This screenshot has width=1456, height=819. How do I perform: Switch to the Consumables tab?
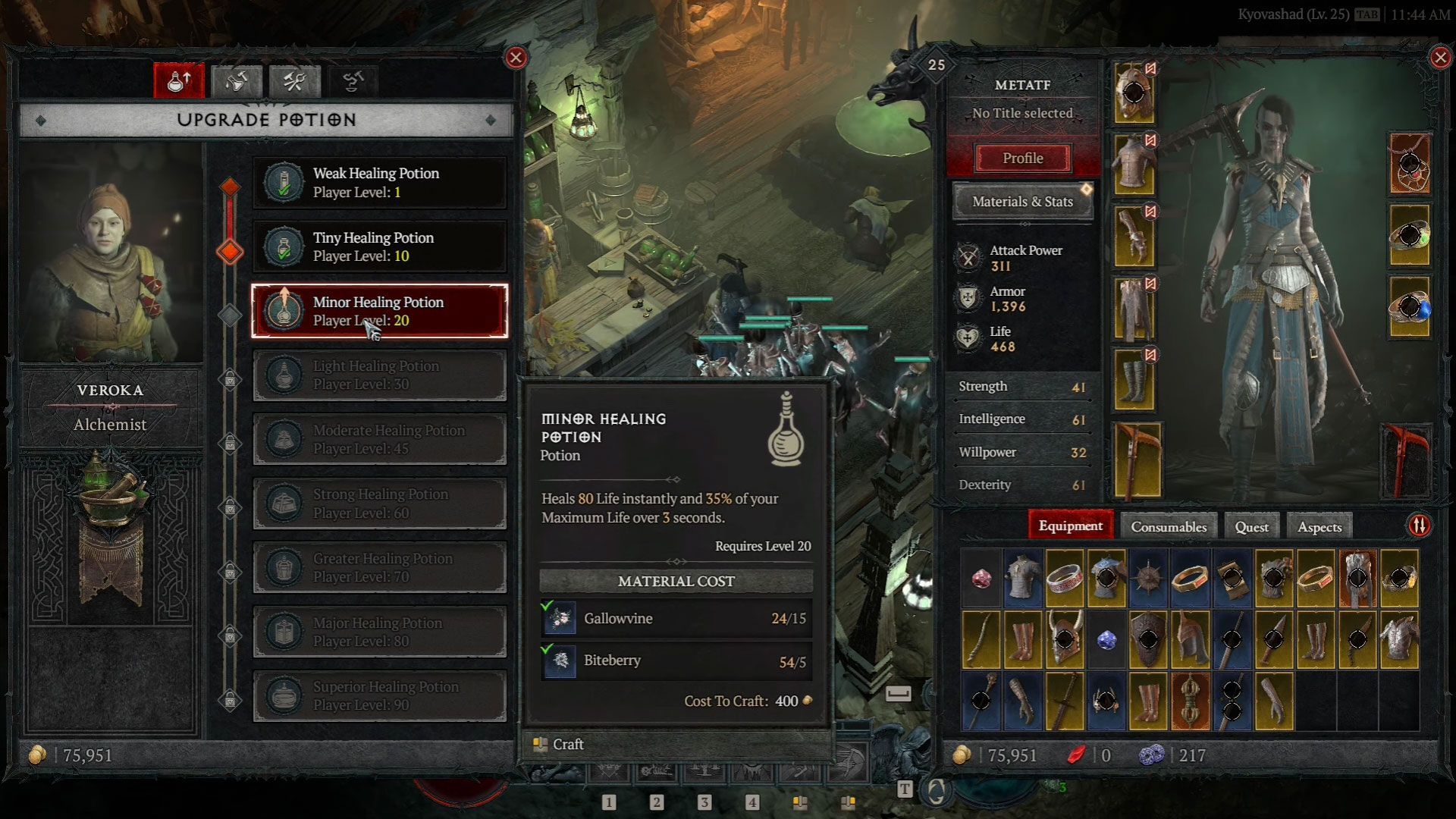pos(1168,526)
